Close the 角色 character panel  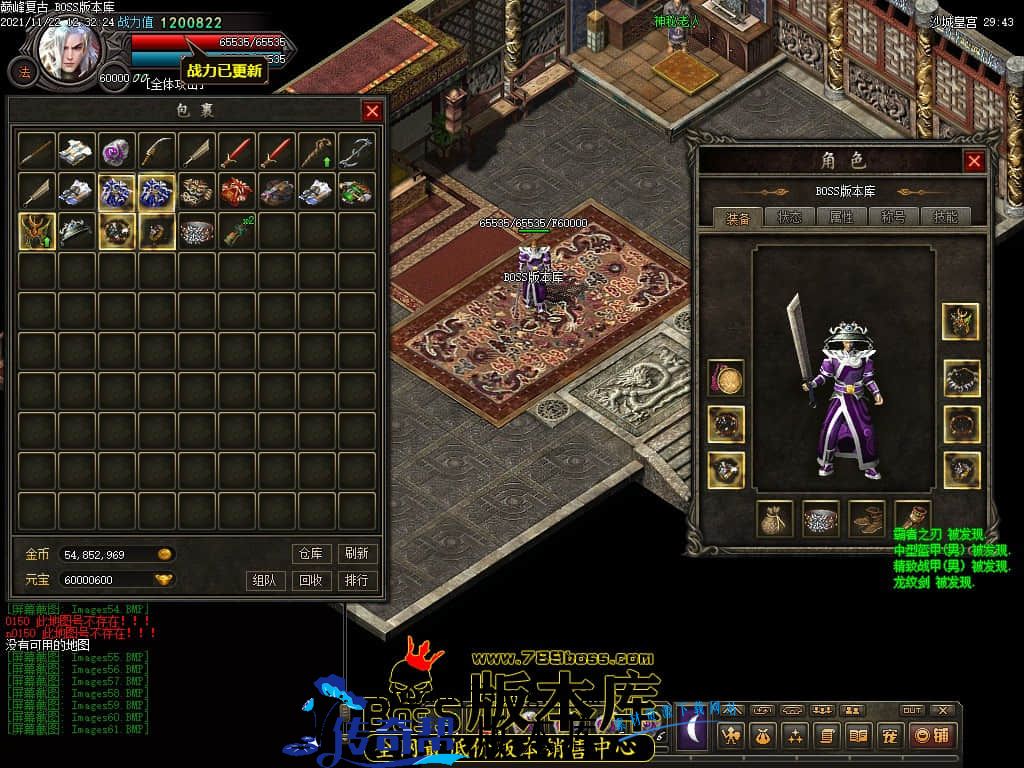(x=974, y=161)
